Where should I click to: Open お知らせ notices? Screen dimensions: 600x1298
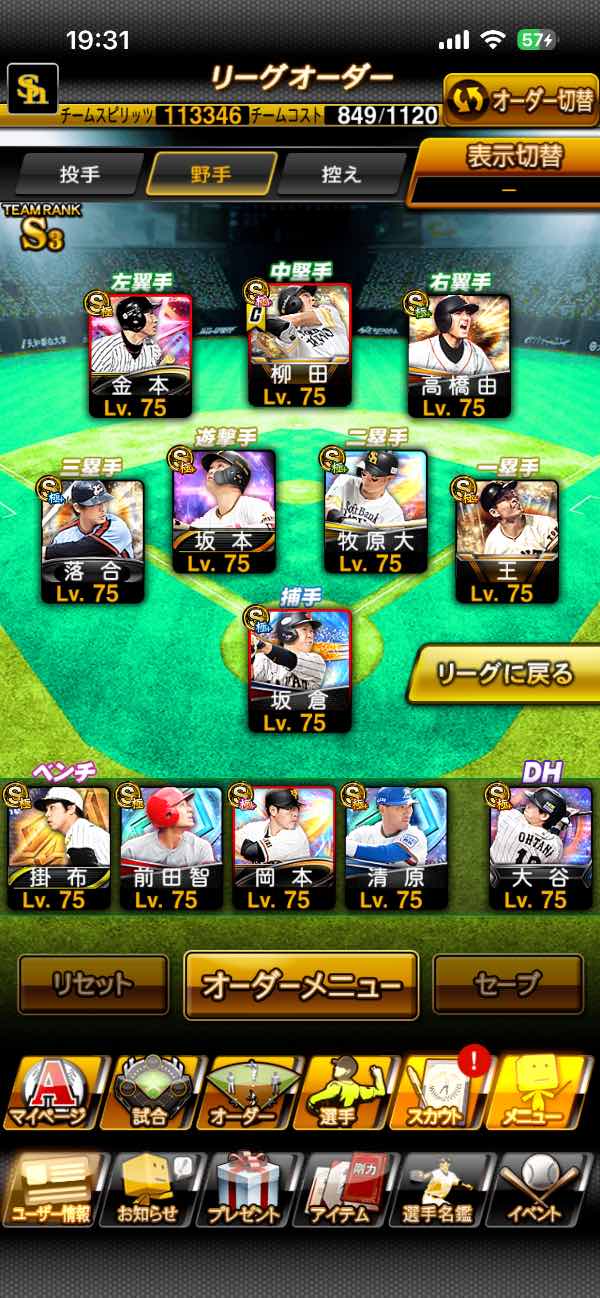(149, 1188)
